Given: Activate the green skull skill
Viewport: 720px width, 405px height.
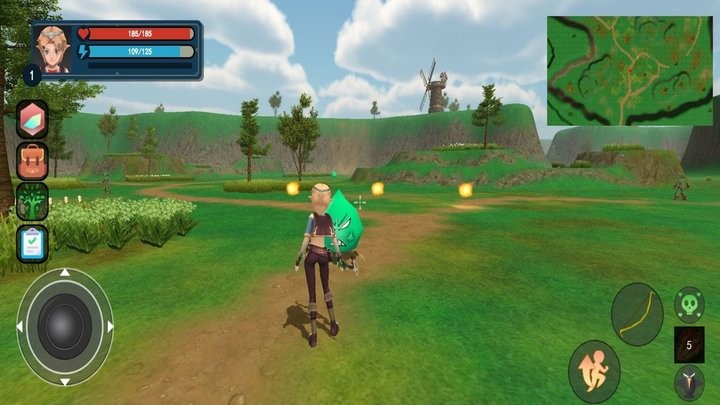Looking at the screenshot, I should pyautogui.click(x=688, y=304).
